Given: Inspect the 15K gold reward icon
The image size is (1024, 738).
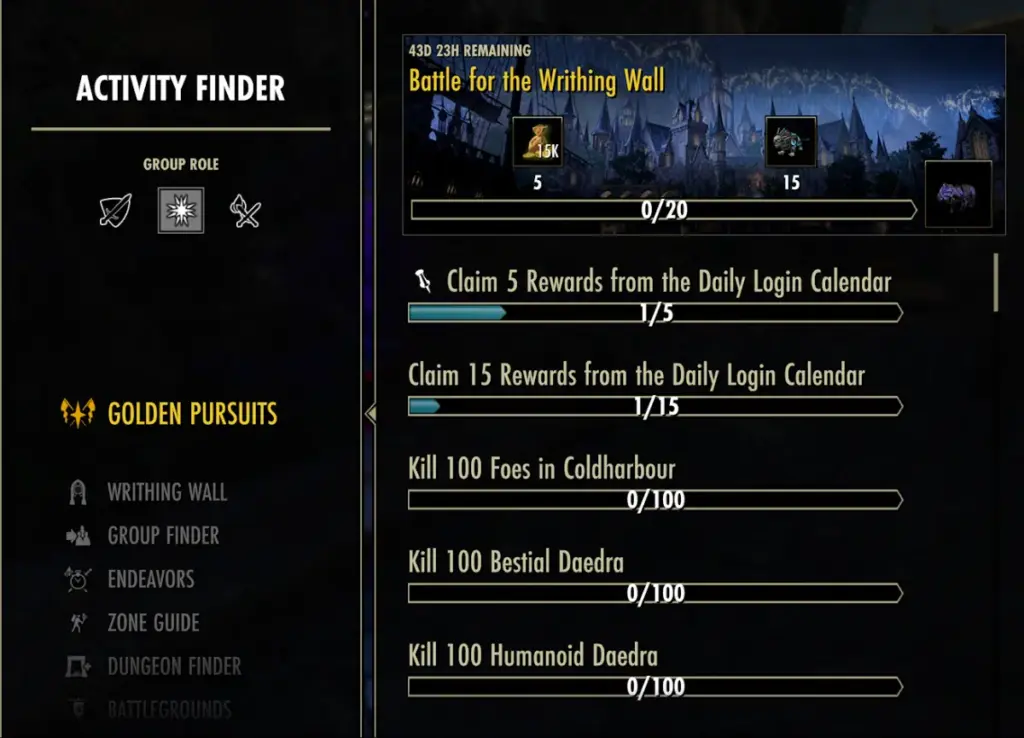Looking at the screenshot, I should [537, 142].
